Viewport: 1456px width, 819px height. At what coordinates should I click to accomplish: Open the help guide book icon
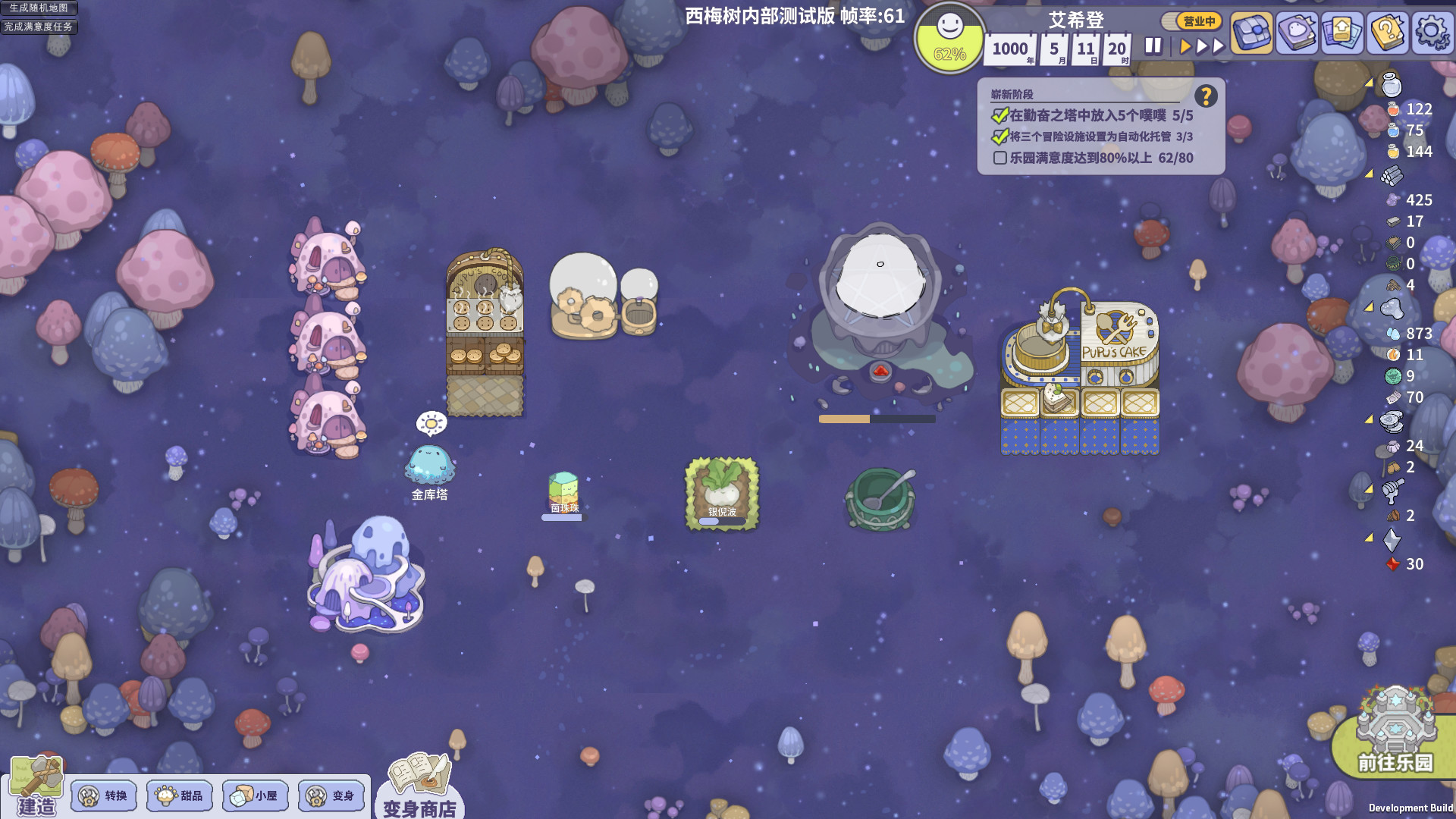pyautogui.click(x=1387, y=32)
